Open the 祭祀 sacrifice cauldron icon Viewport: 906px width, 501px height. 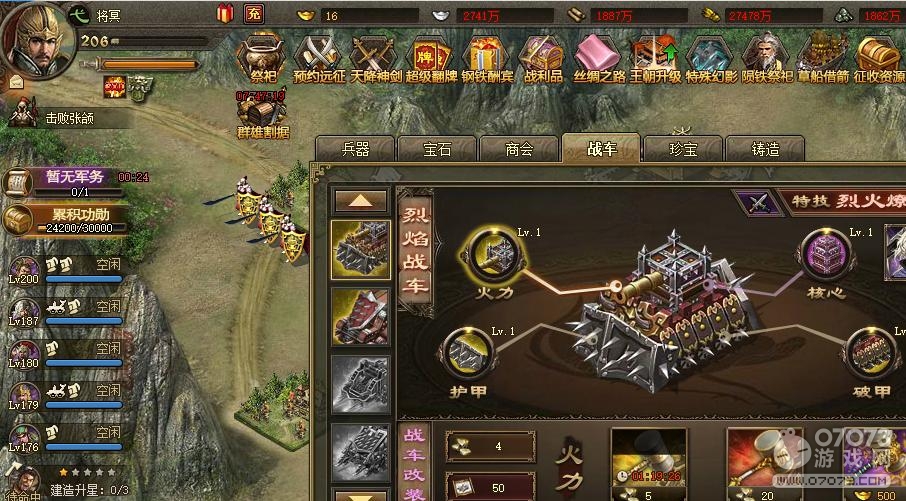(262, 55)
